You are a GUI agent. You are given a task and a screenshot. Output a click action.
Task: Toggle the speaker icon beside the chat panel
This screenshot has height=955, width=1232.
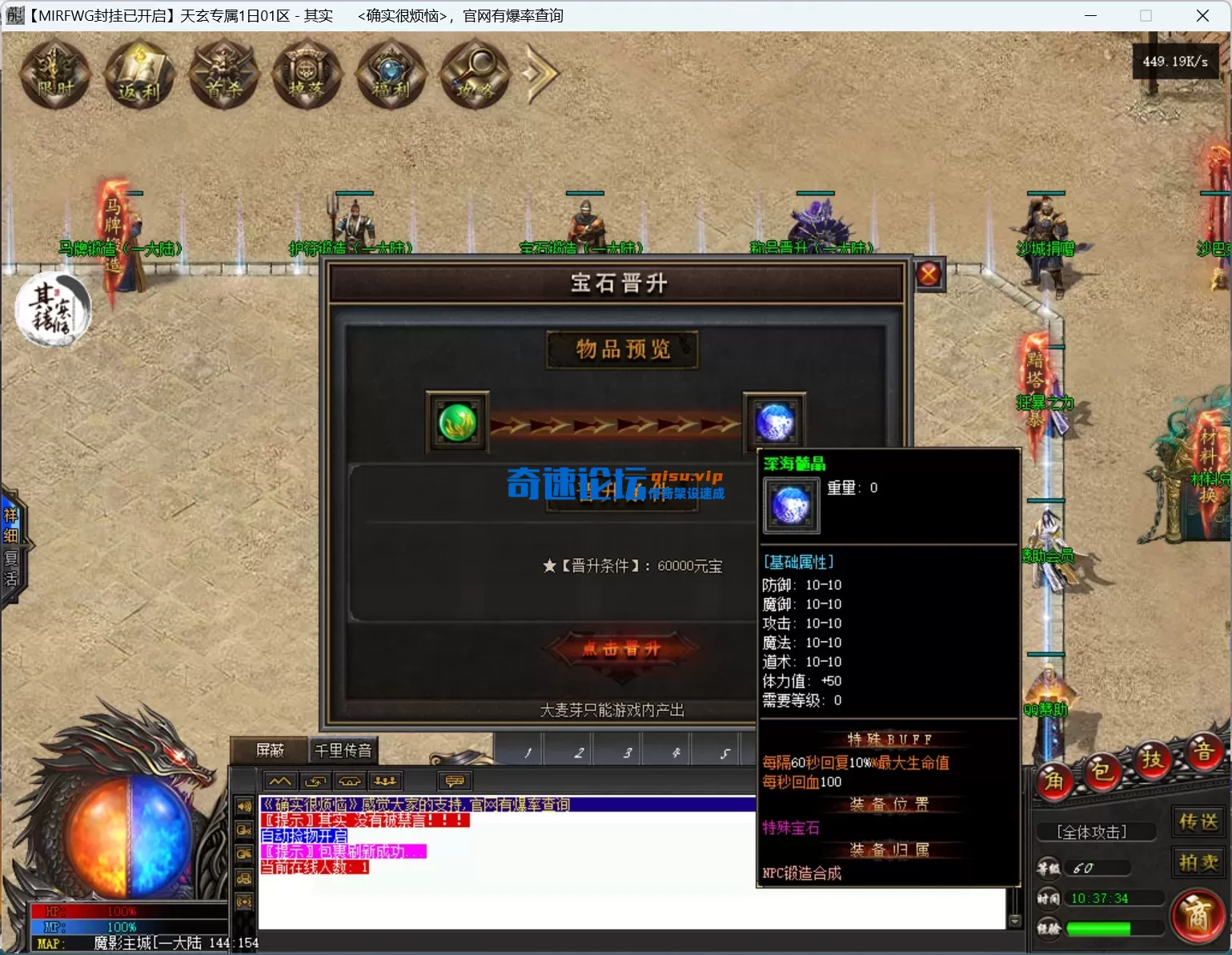coord(244,807)
